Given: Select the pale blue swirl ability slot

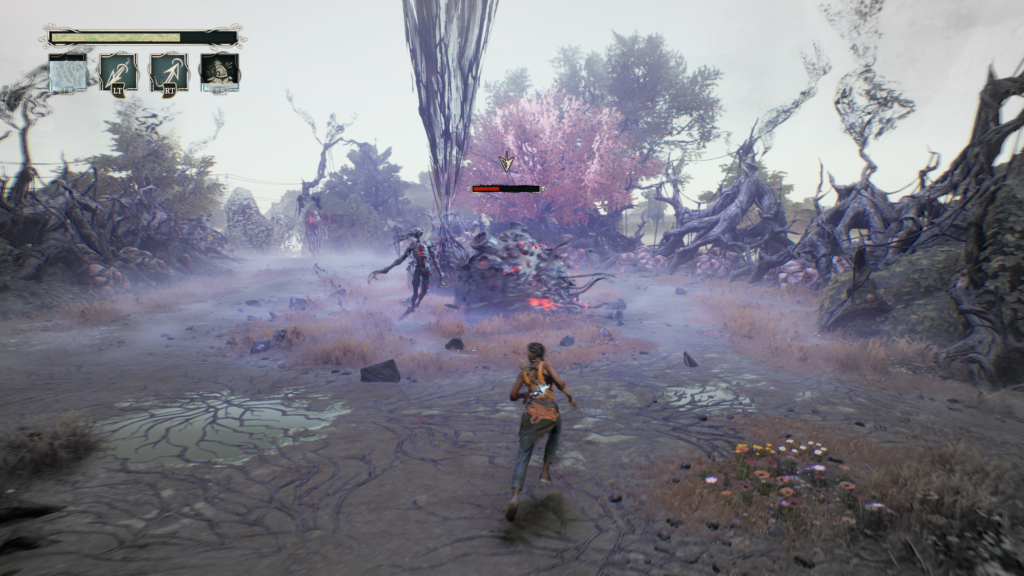Looking at the screenshot, I should pyautogui.click(x=68, y=73).
